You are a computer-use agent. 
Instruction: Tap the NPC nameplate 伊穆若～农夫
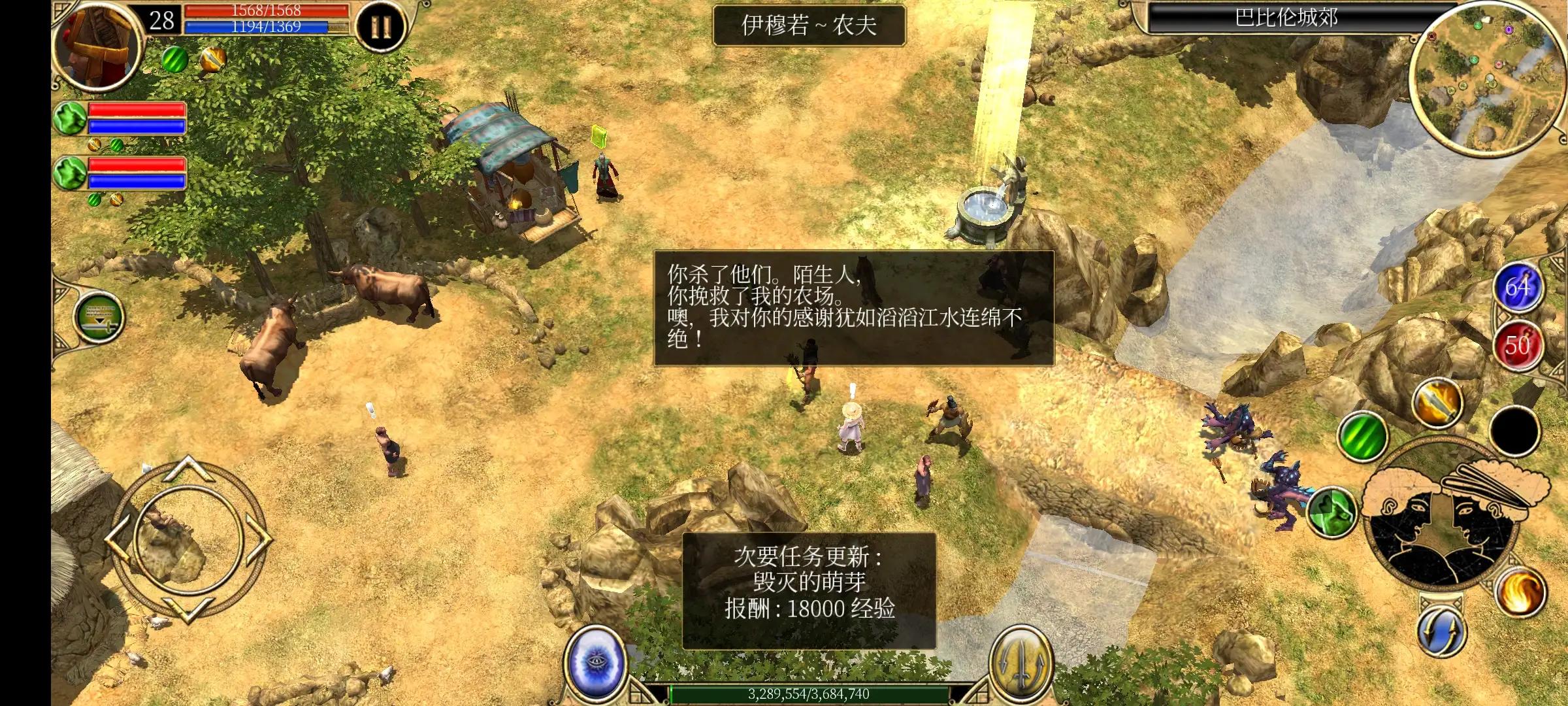(x=810, y=27)
